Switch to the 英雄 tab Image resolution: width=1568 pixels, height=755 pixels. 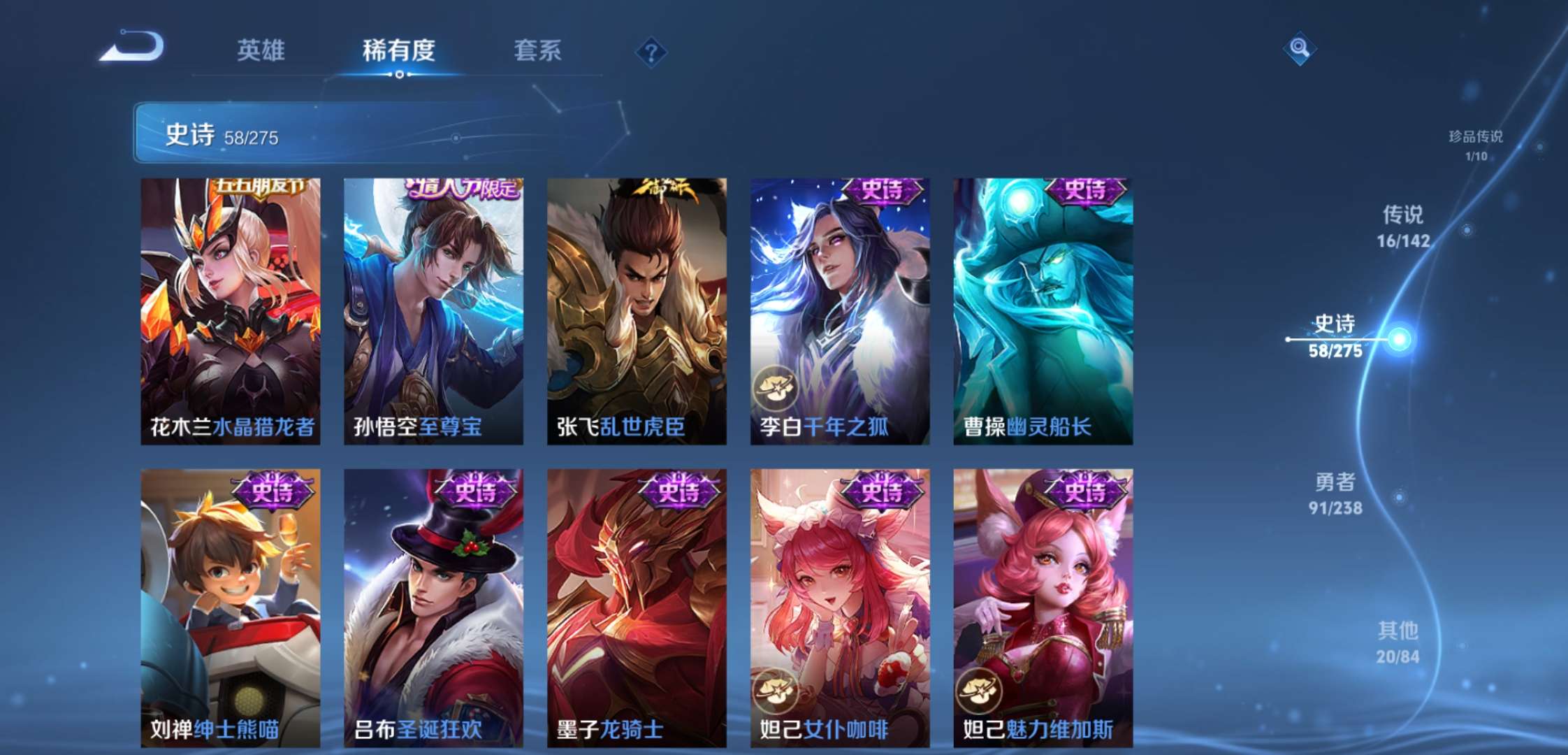pyautogui.click(x=263, y=51)
